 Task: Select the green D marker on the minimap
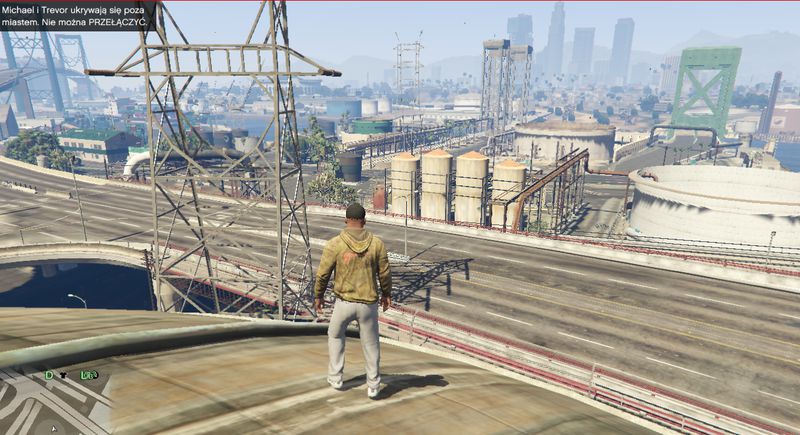pos(48,375)
